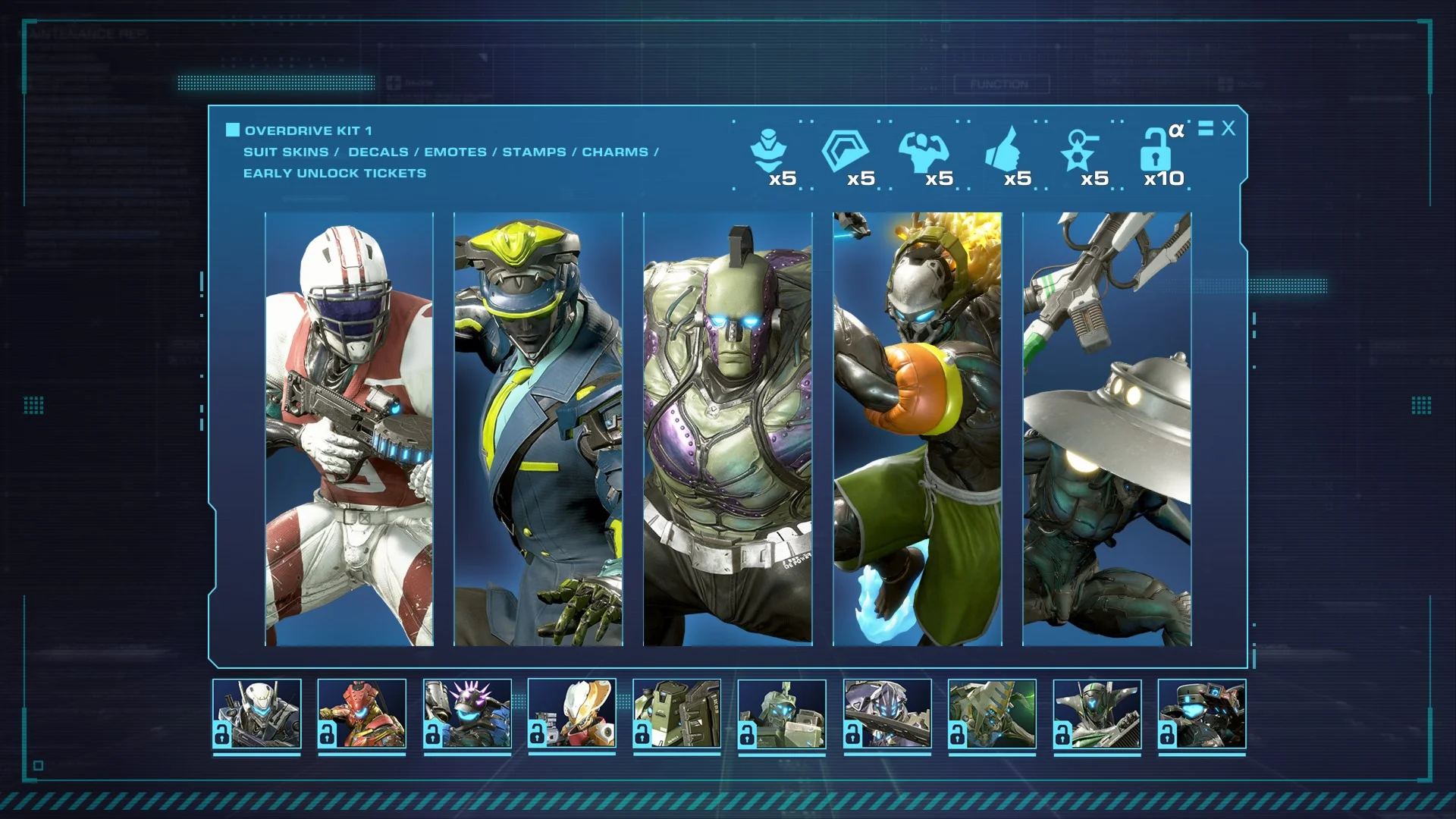Close the Overdrive Kit 1 window
This screenshot has height=819, width=1456.
tap(1228, 129)
